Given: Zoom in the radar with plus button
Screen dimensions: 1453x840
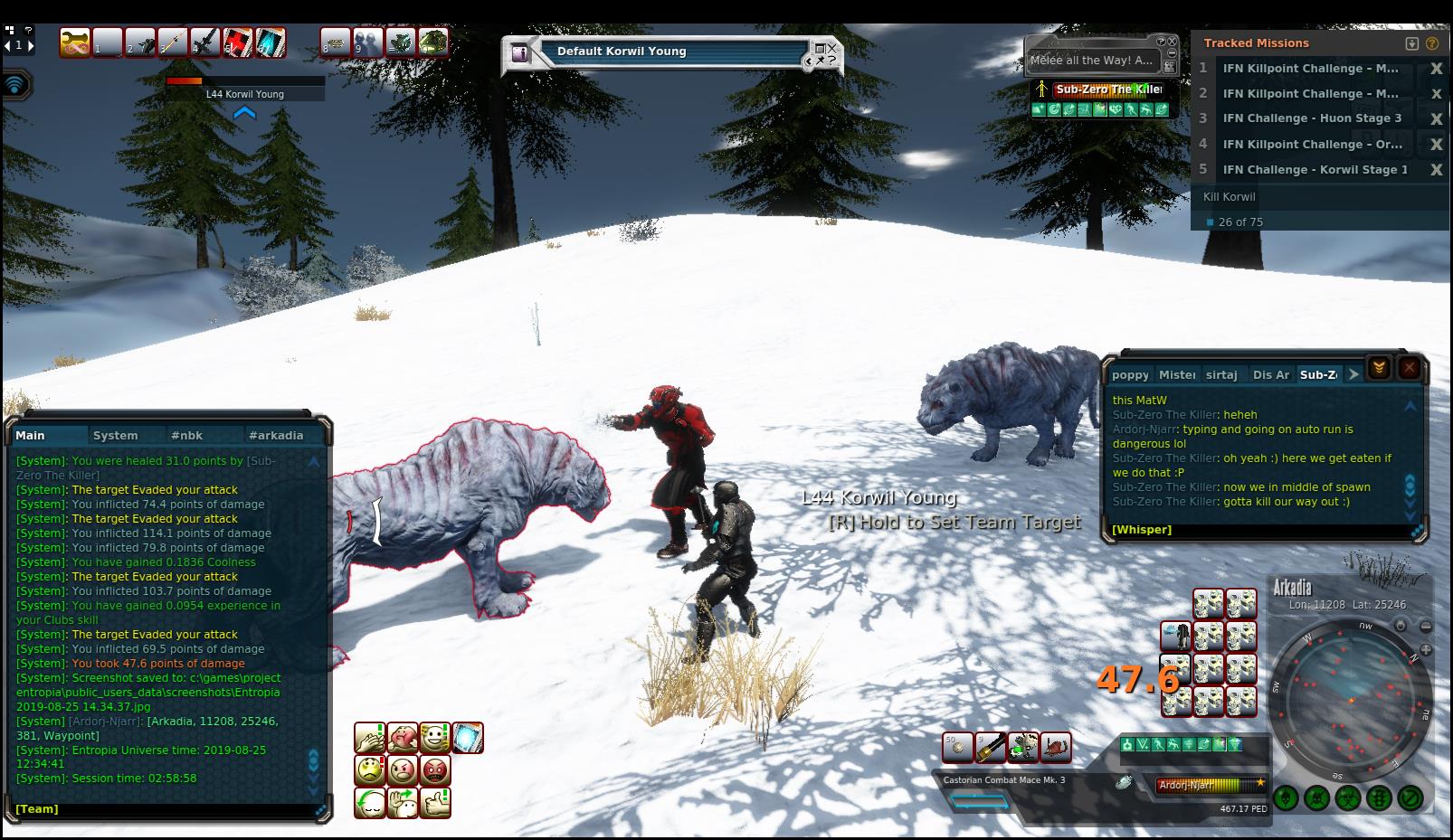Looking at the screenshot, I should [1426, 649].
